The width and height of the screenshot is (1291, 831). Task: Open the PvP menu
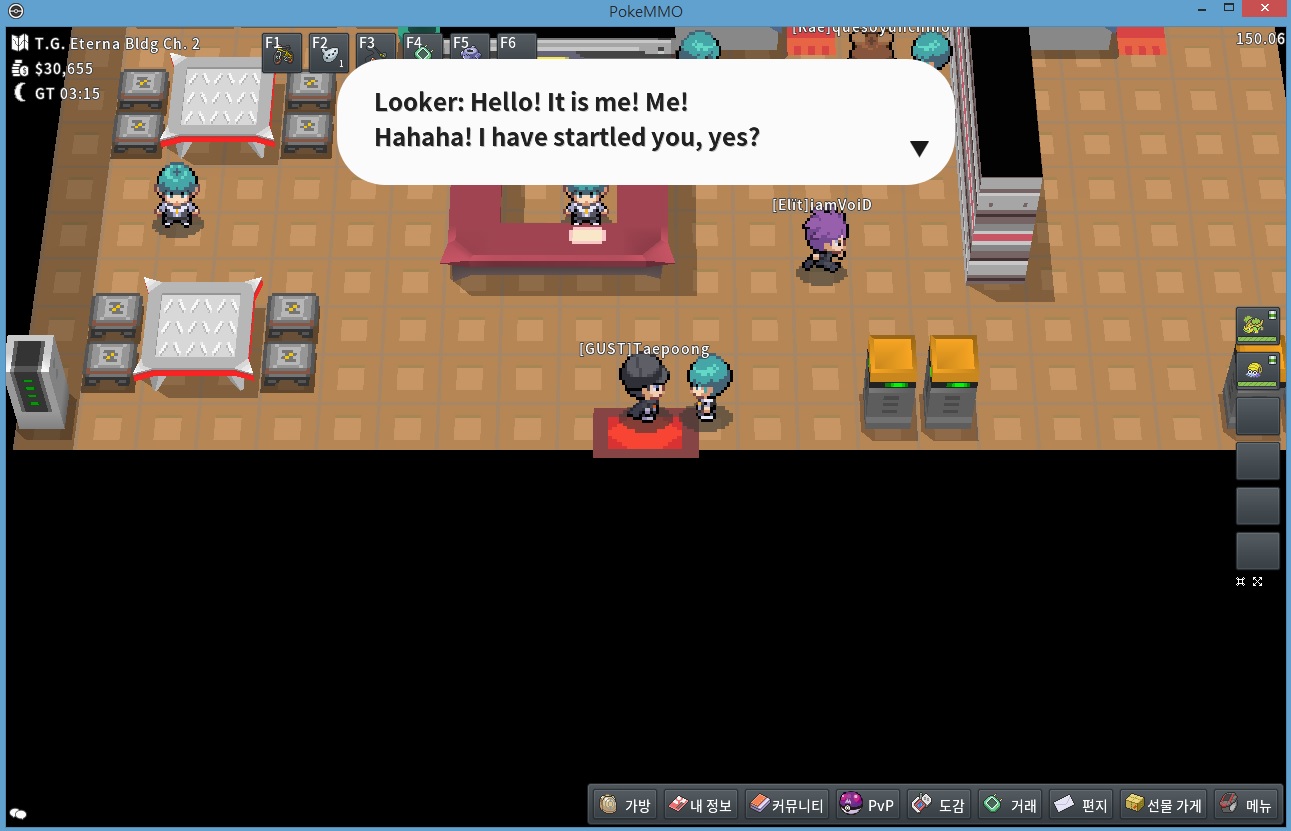pyautogui.click(x=867, y=804)
